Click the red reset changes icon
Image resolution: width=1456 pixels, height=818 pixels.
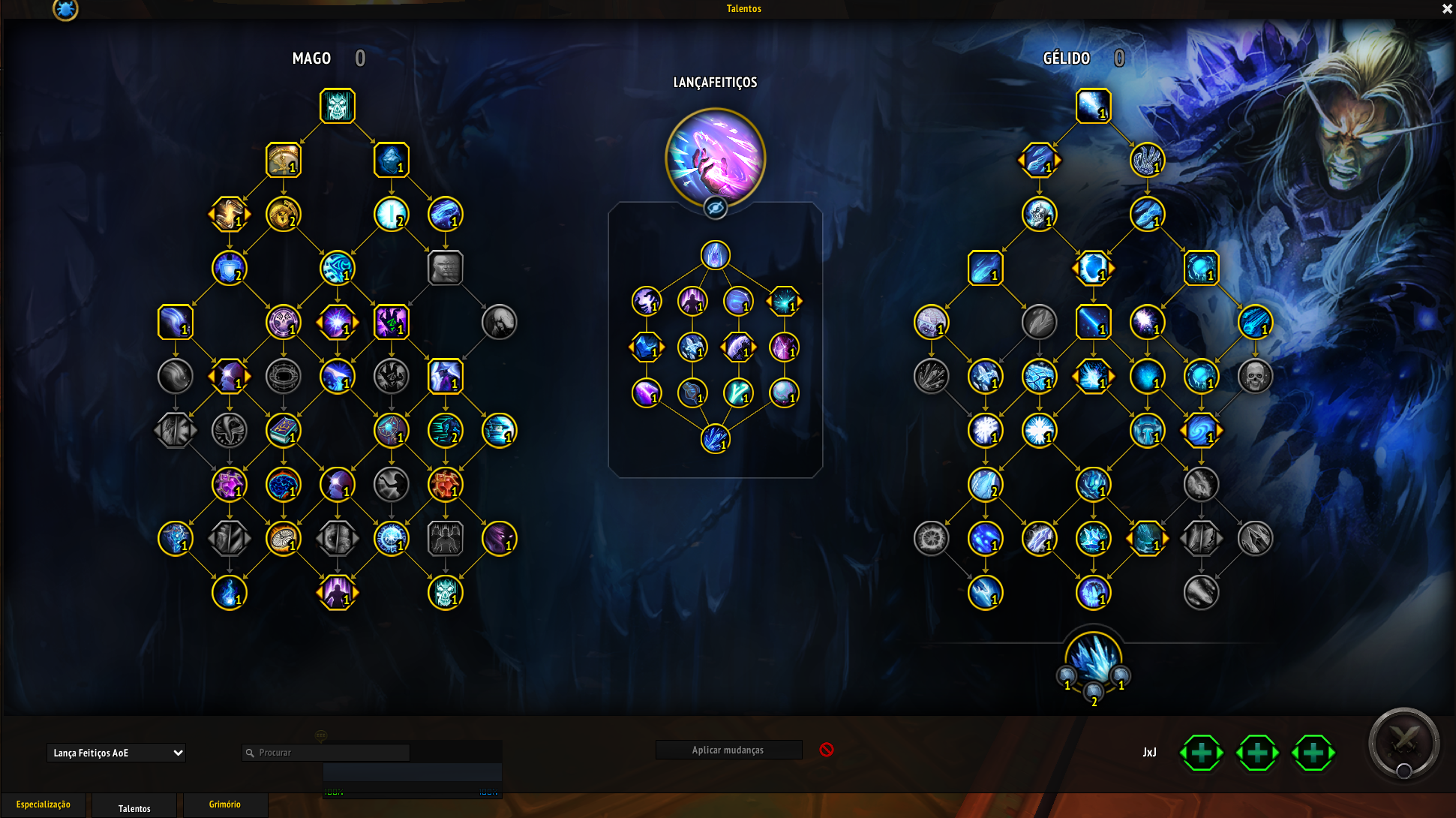click(827, 750)
